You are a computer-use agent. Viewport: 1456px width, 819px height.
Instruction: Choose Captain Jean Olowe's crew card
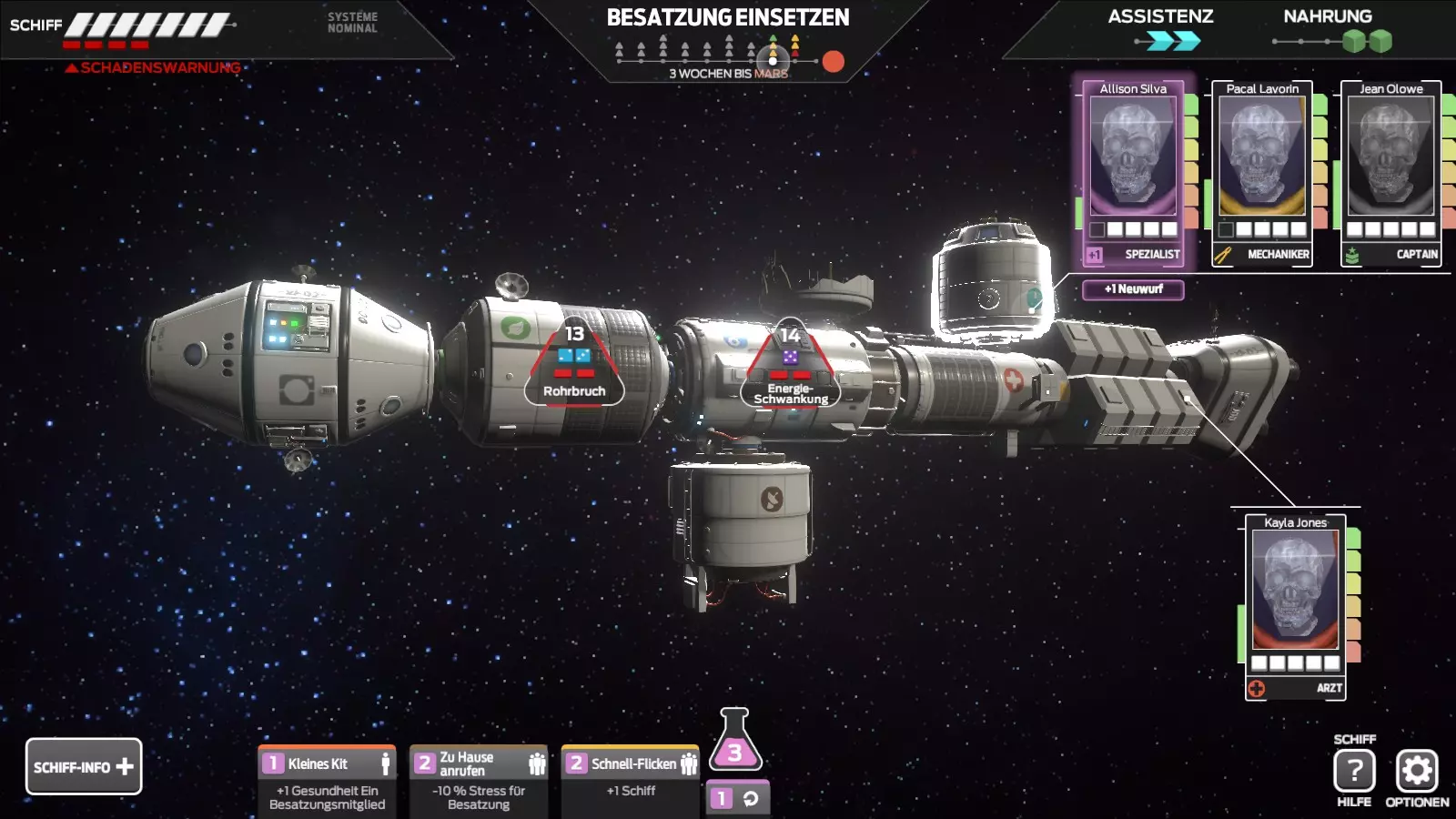1390,173
